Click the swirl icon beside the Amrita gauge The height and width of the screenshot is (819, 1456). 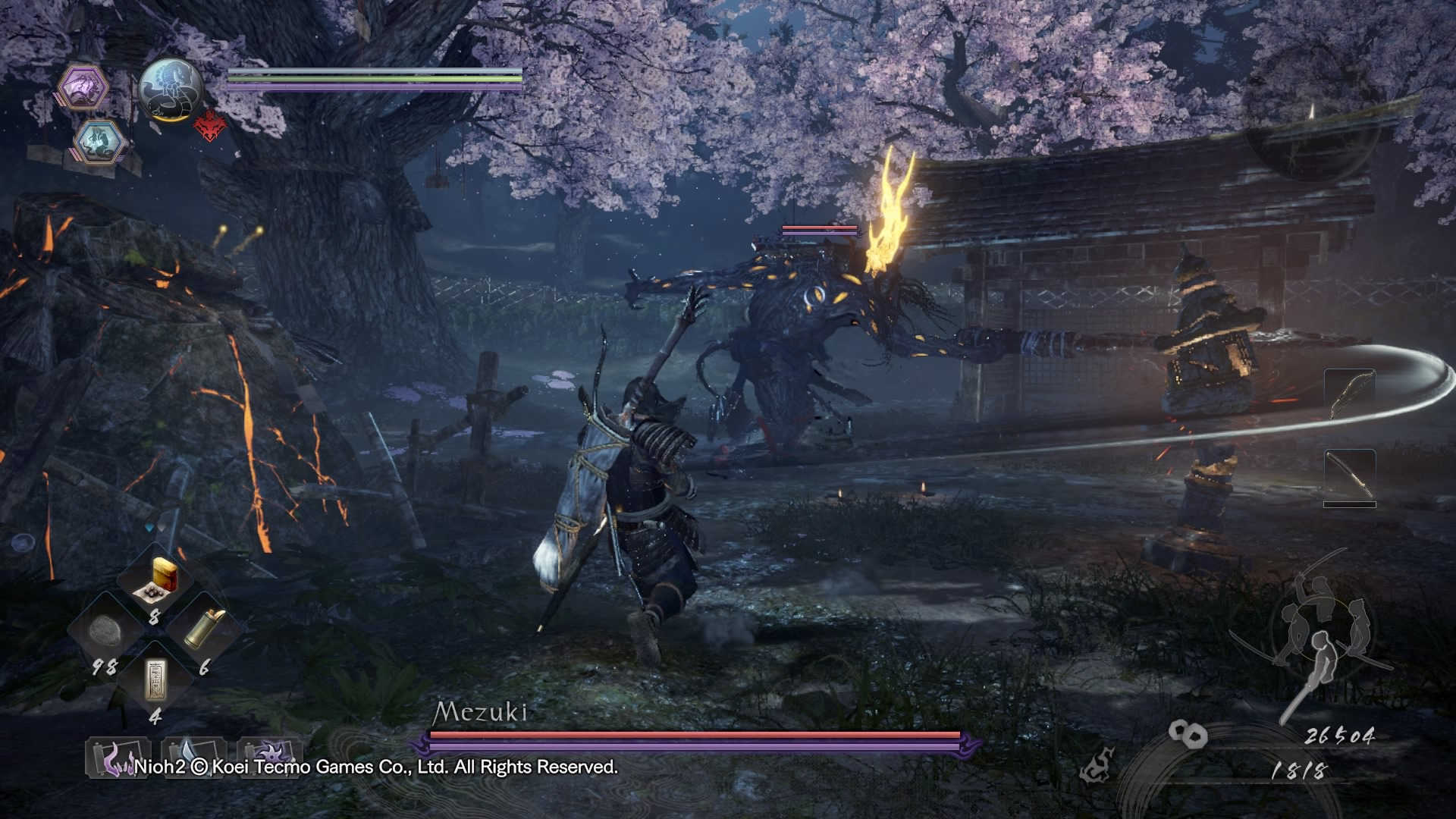[x=1096, y=764]
